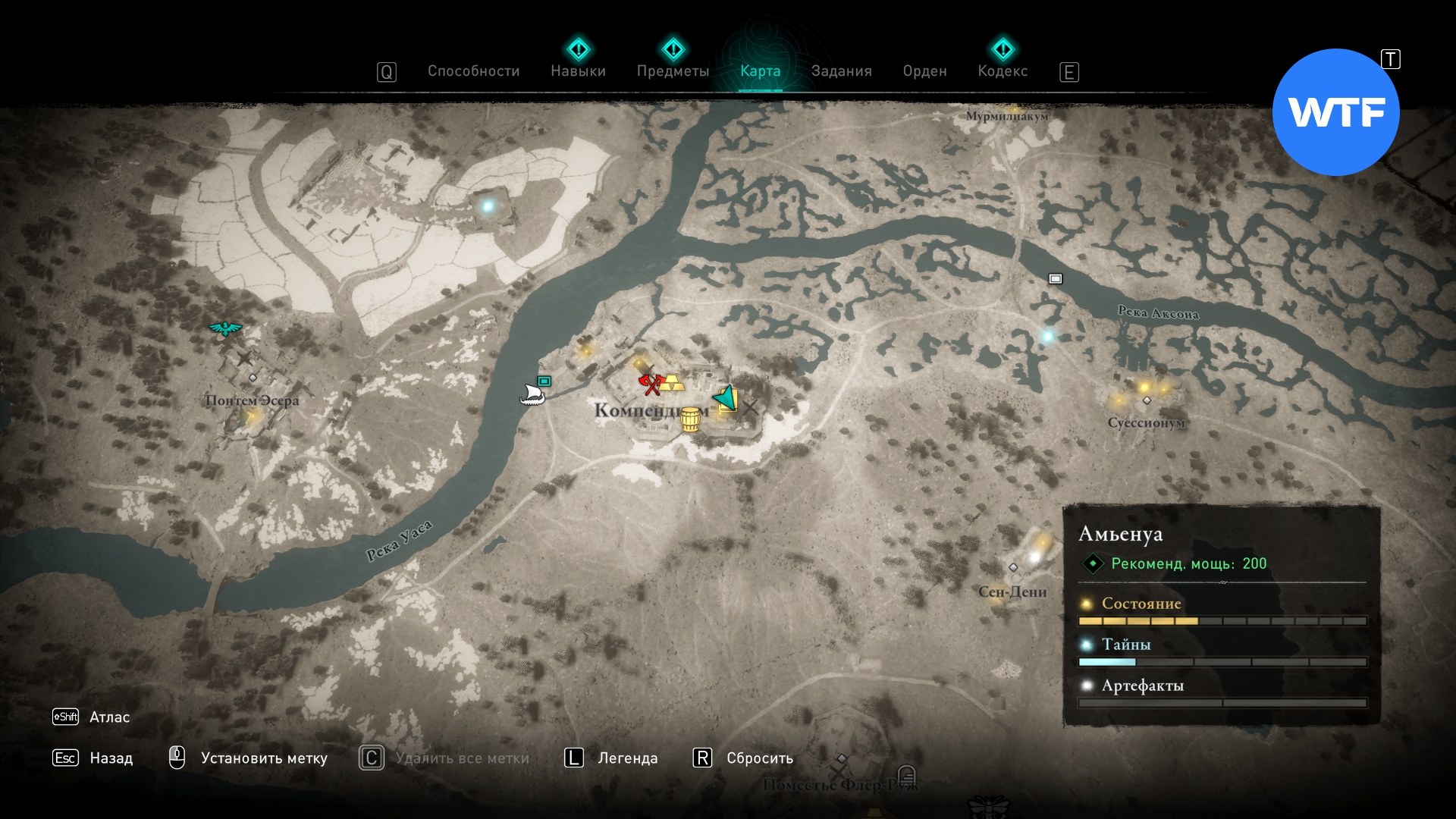Switch to the Орден tab
1456x819 pixels.
tap(924, 71)
